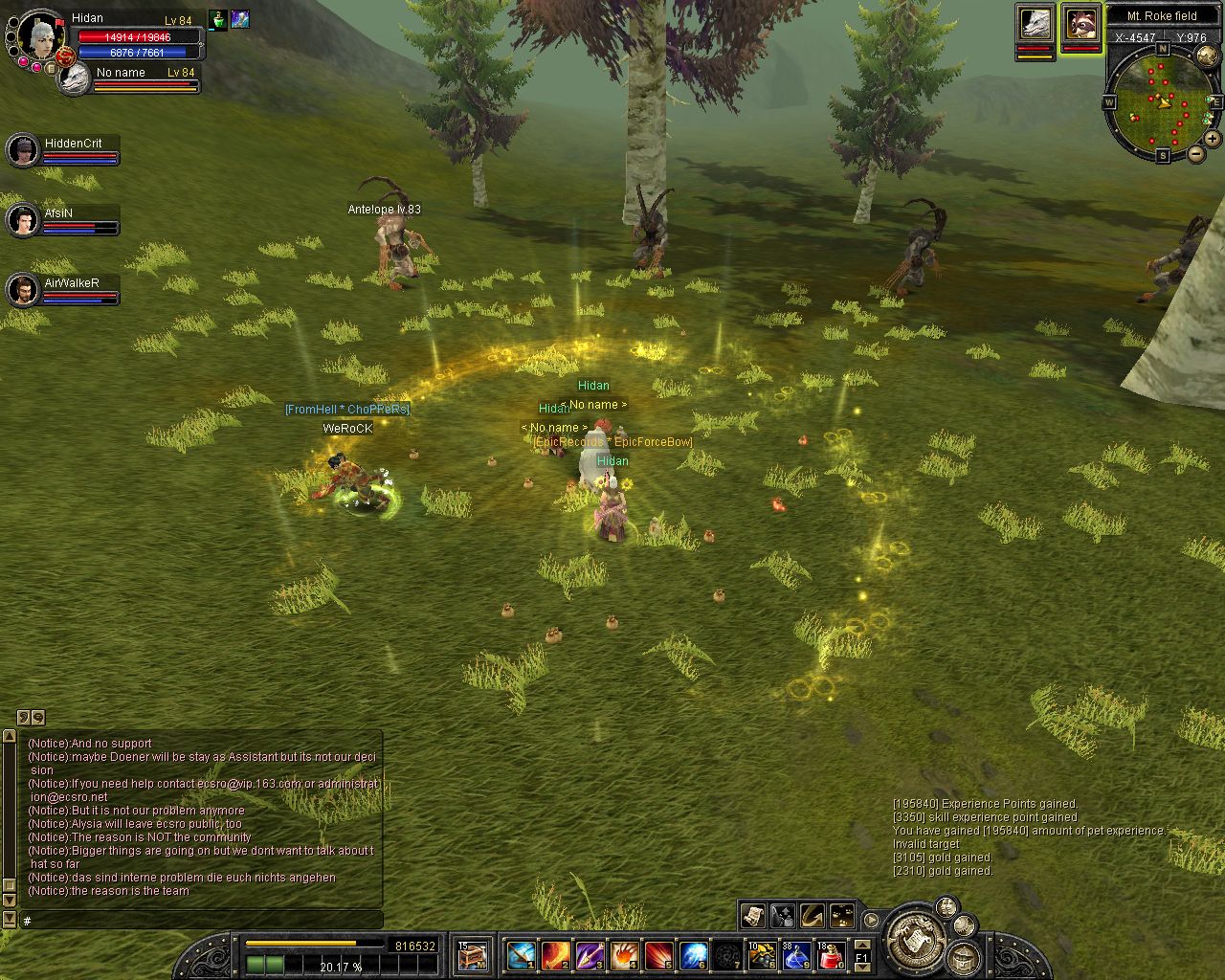Switch hotbar page with the up arrow
The width and height of the screenshot is (1225, 980).
click(x=861, y=945)
